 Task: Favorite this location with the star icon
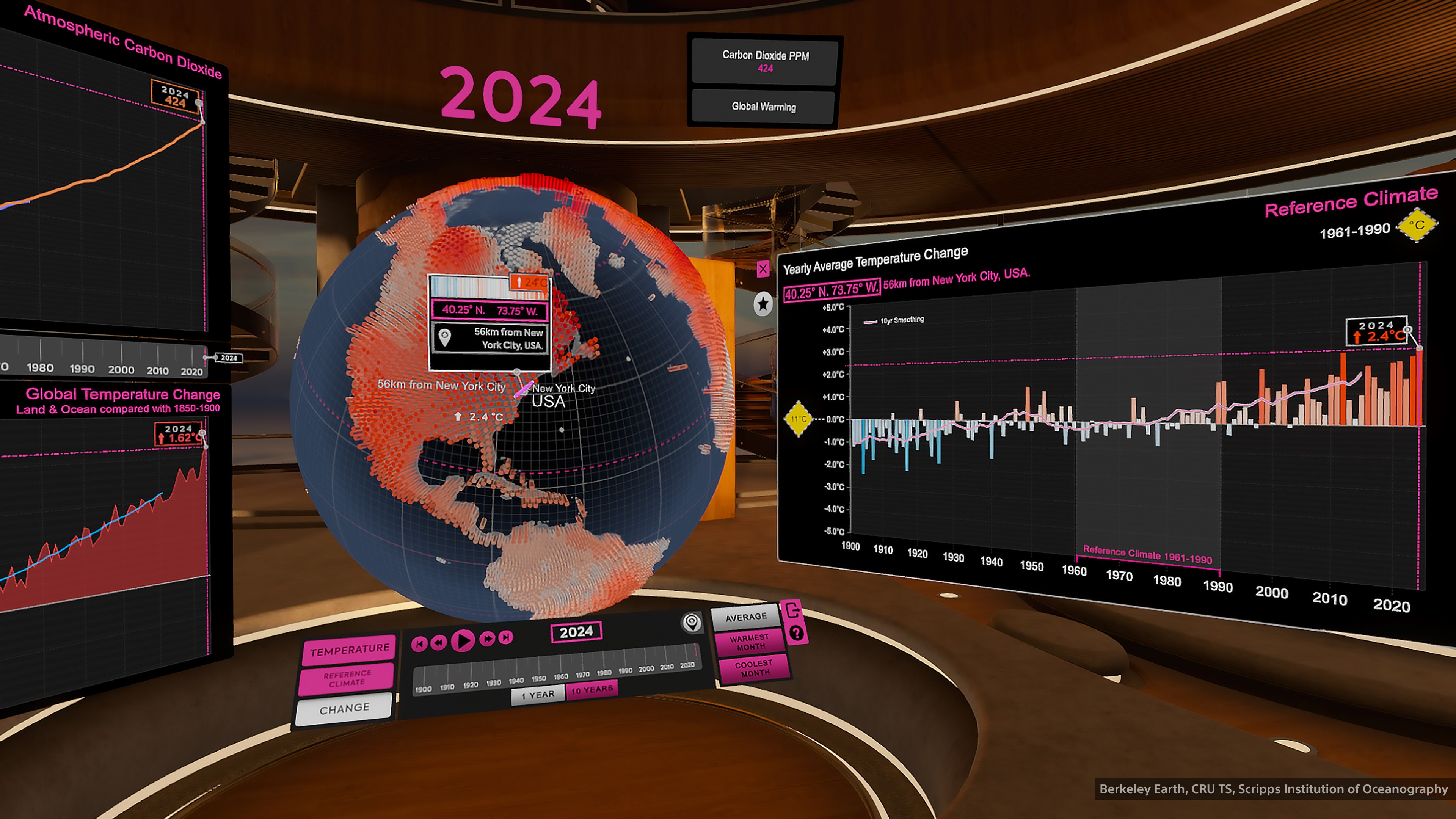point(763,304)
